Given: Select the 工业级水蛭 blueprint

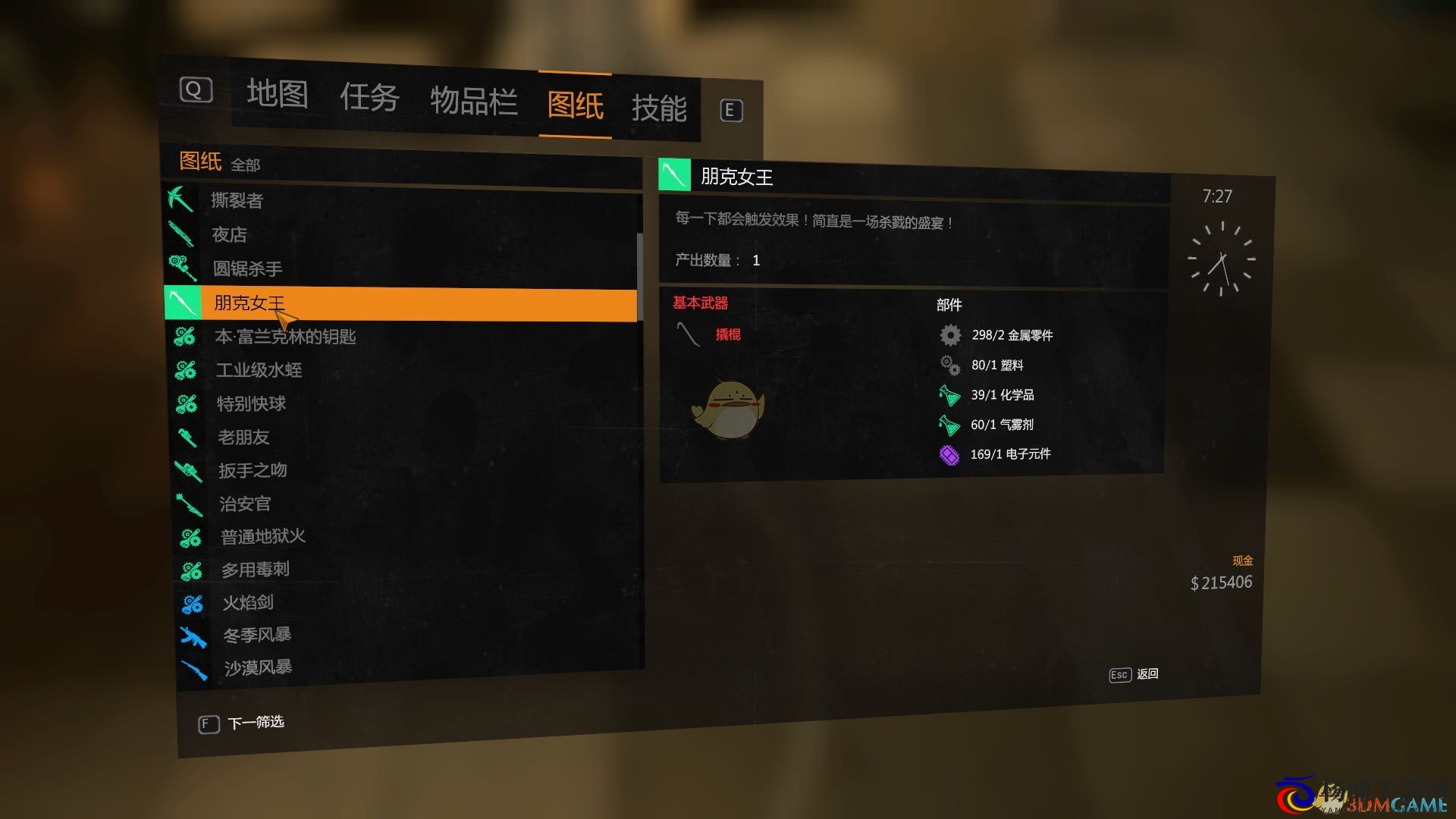Looking at the screenshot, I should 259,370.
